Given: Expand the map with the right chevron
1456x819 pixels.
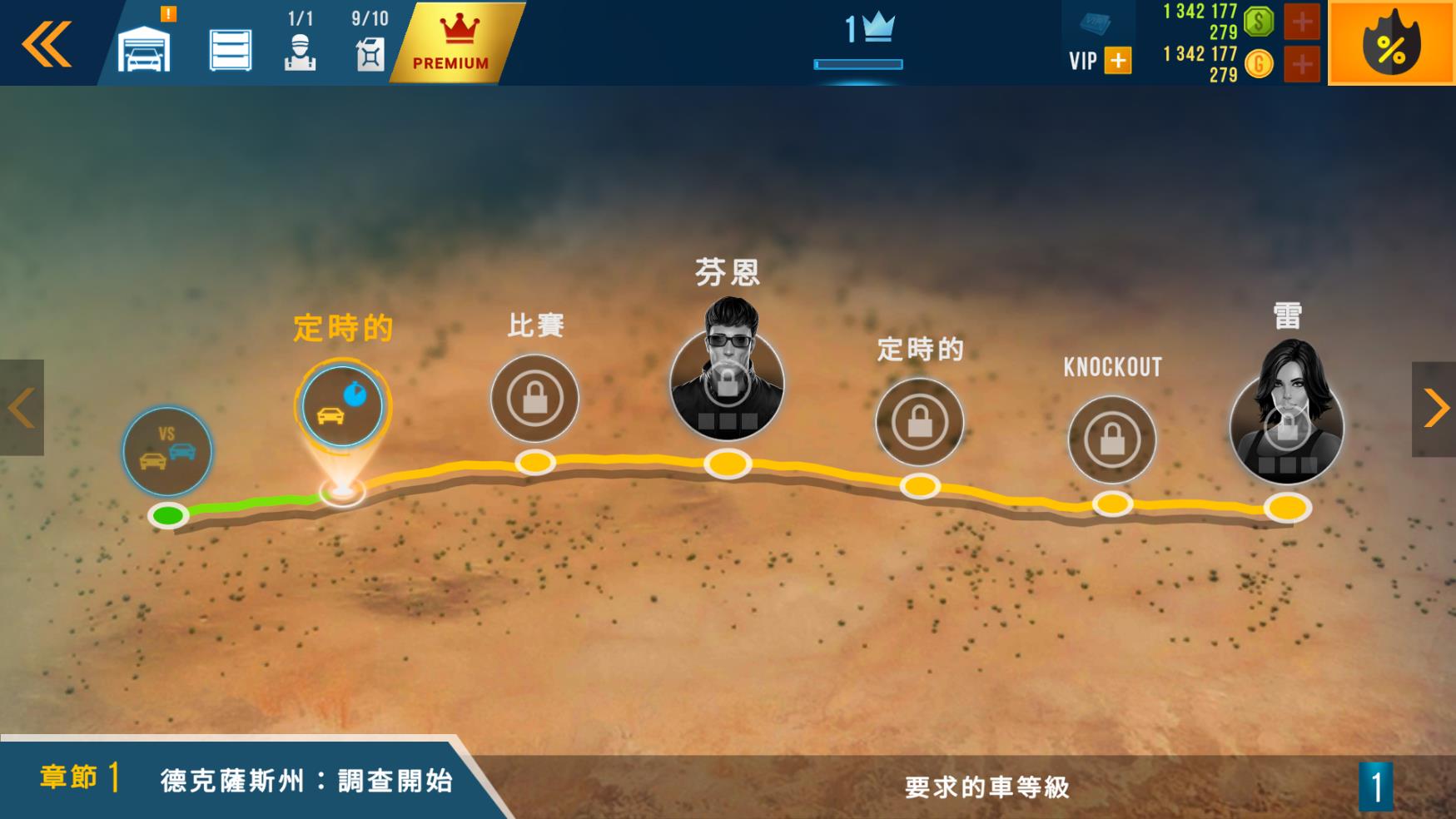Looking at the screenshot, I should point(1436,406).
